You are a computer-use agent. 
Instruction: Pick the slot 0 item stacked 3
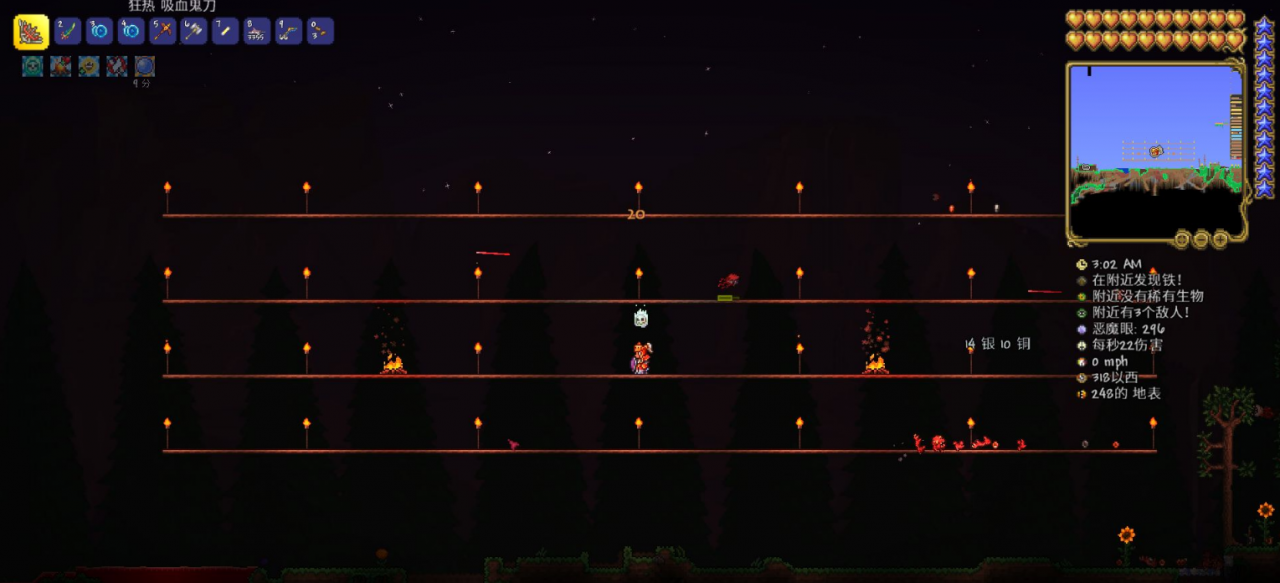[x=320, y=31]
